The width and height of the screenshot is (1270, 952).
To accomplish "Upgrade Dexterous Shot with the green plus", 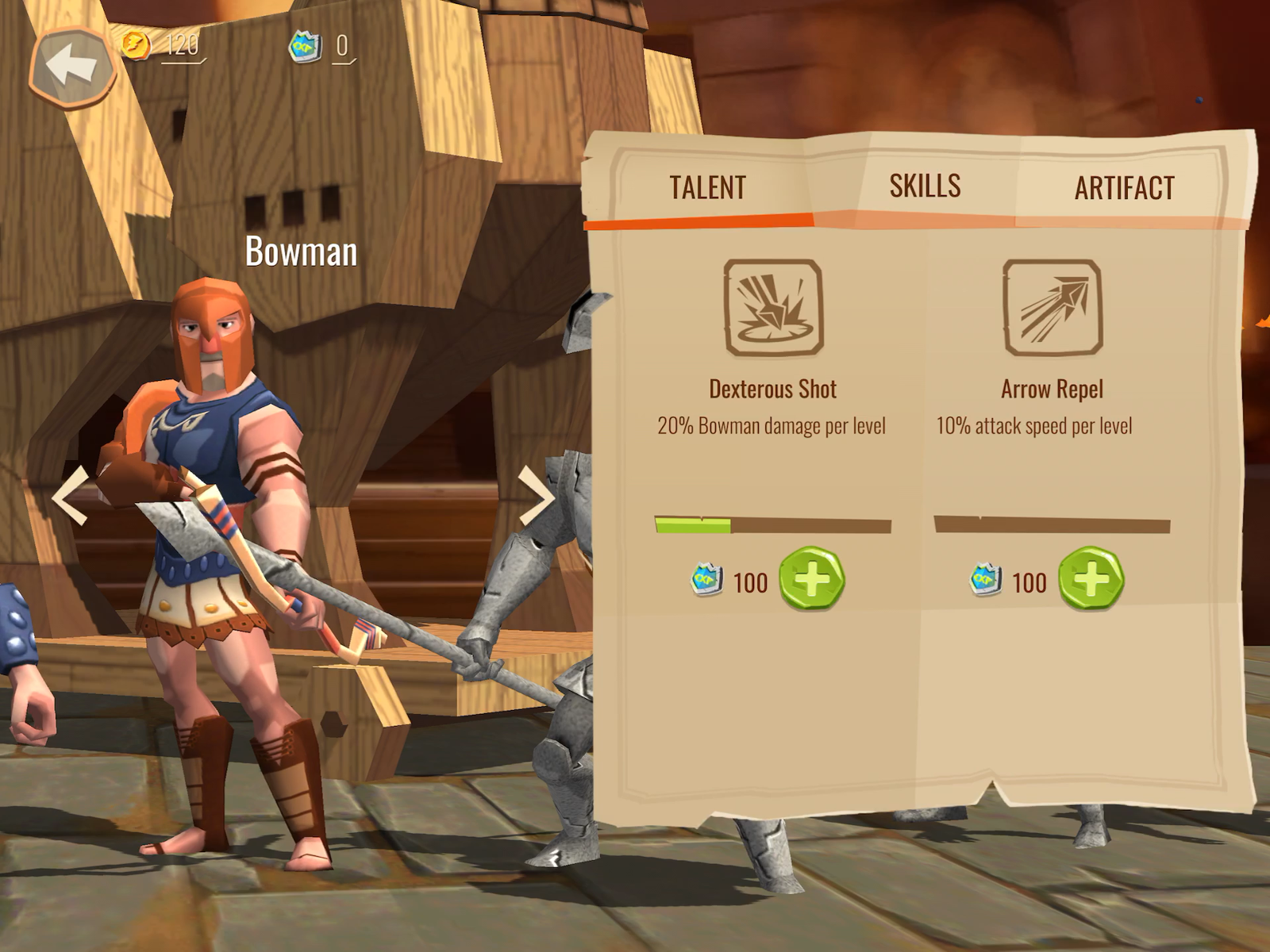I will (811, 579).
